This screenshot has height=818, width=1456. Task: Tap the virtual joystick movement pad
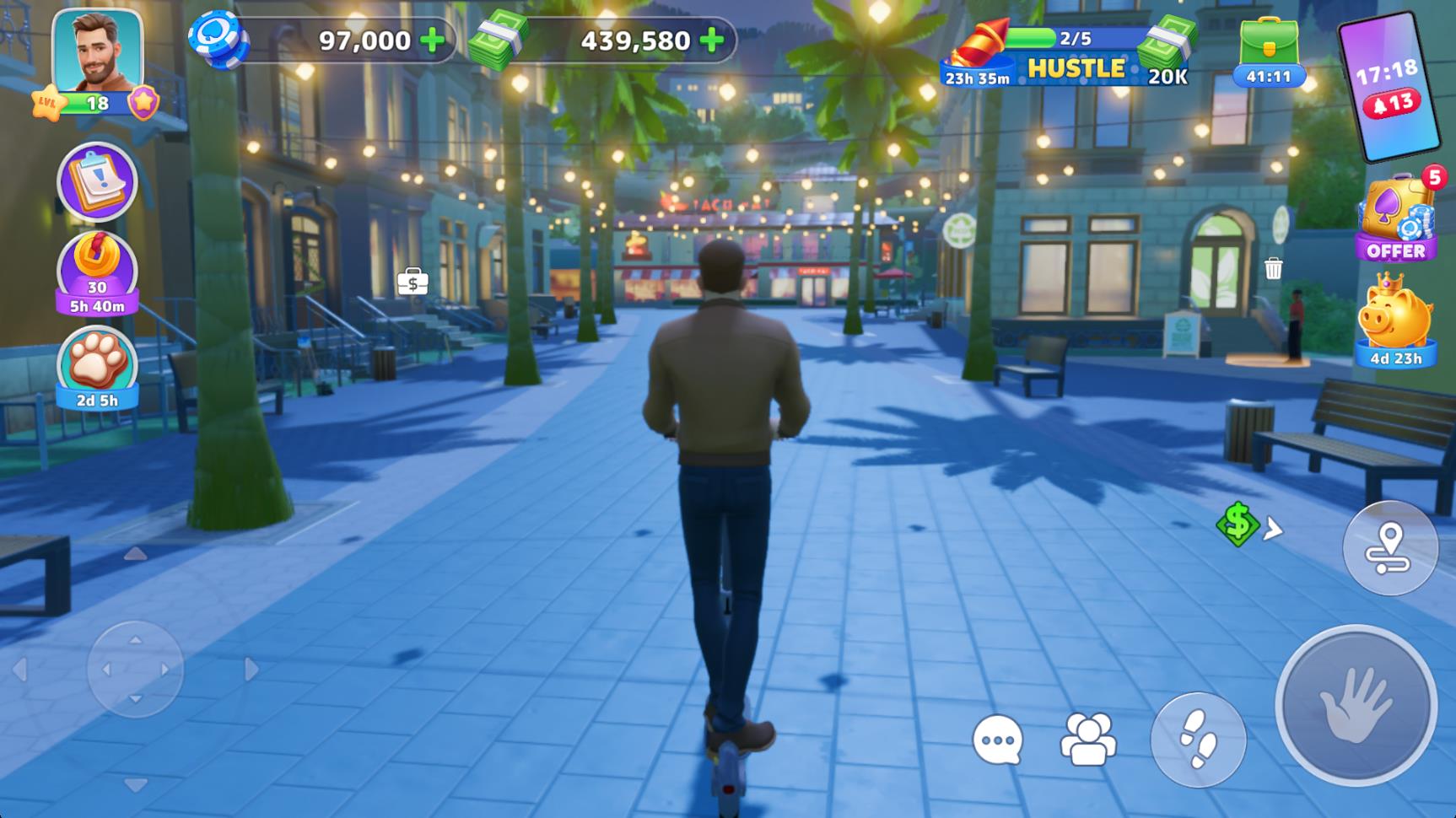(x=135, y=670)
